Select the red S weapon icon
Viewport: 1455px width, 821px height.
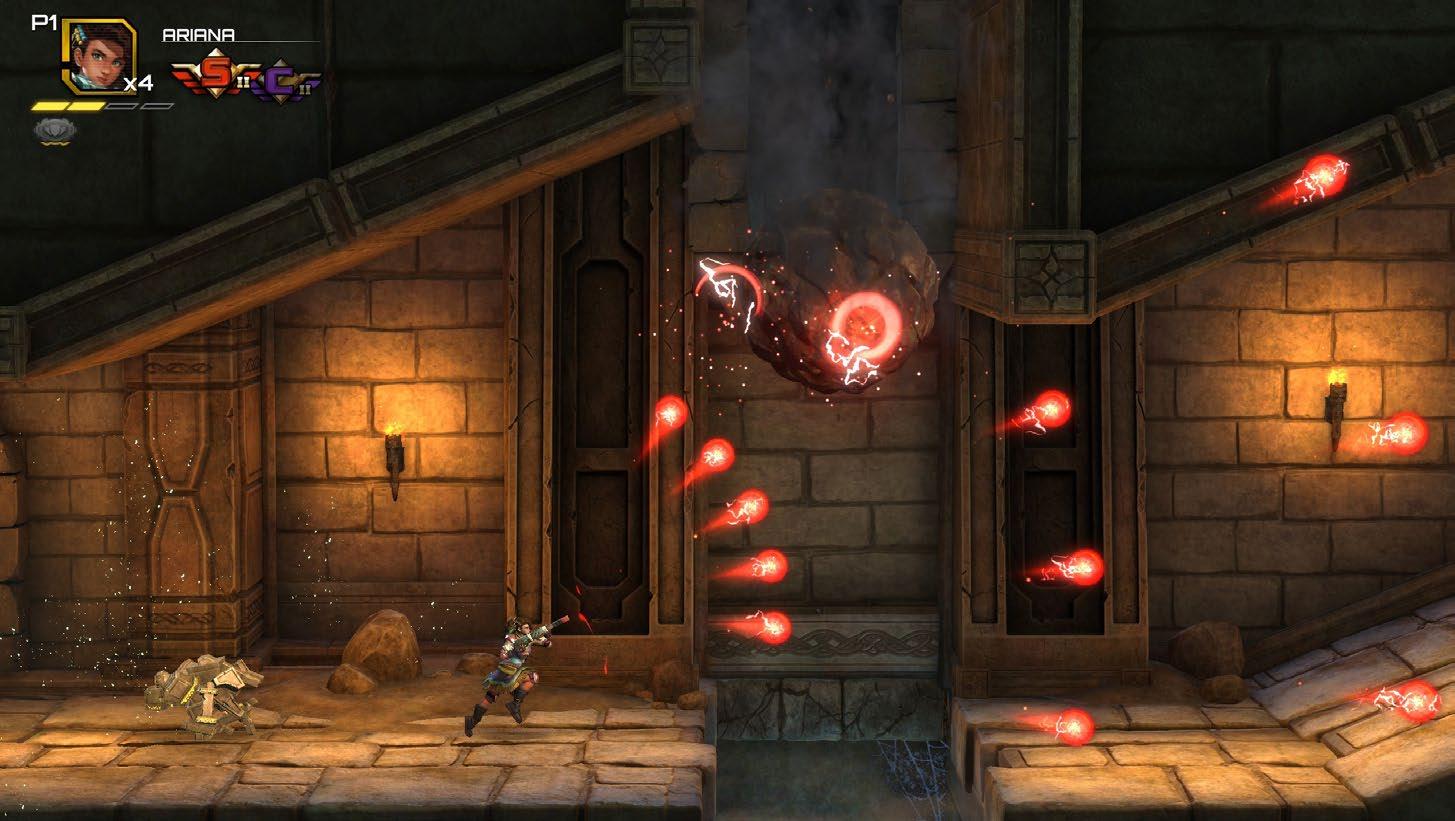tap(212, 76)
